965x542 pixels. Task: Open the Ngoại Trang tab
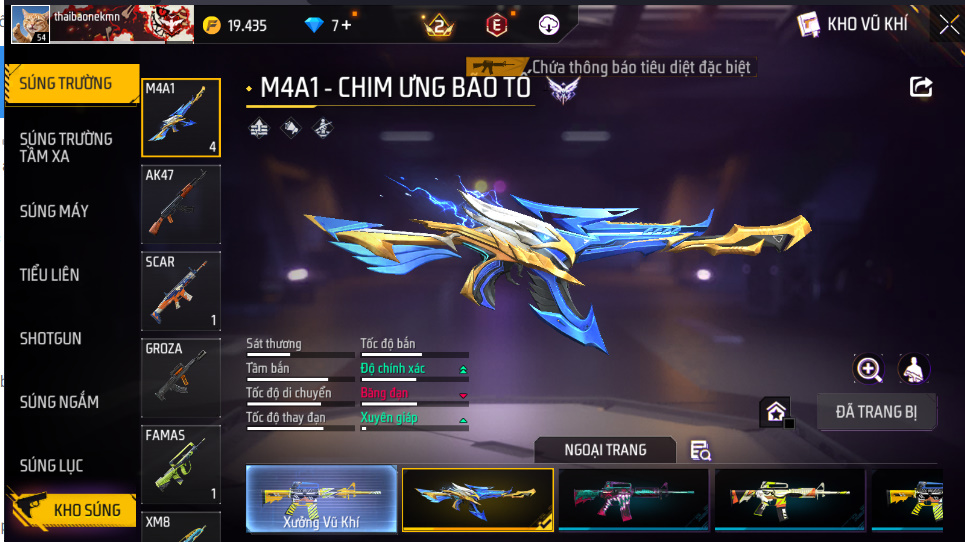606,450
